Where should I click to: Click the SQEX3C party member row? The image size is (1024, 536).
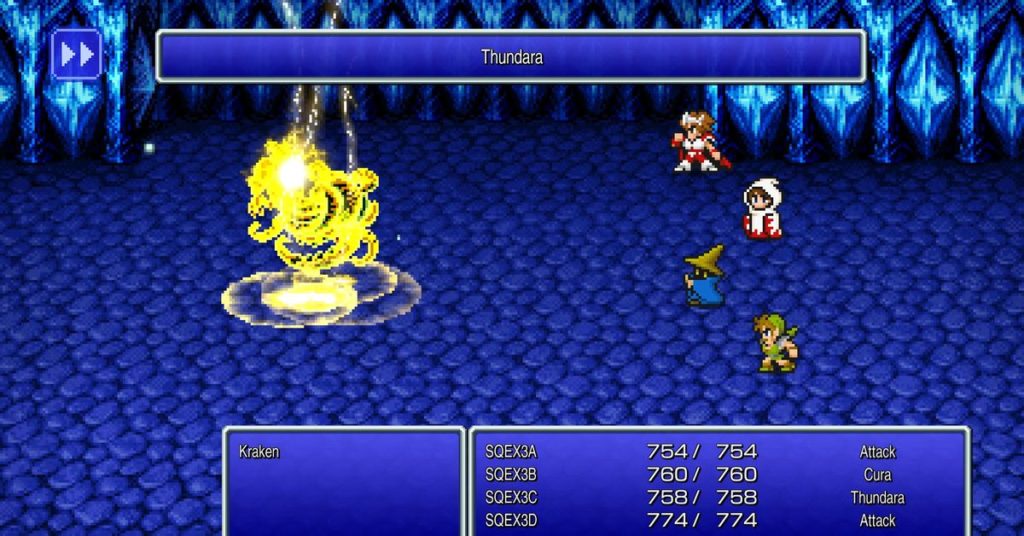tap(511, 498)
